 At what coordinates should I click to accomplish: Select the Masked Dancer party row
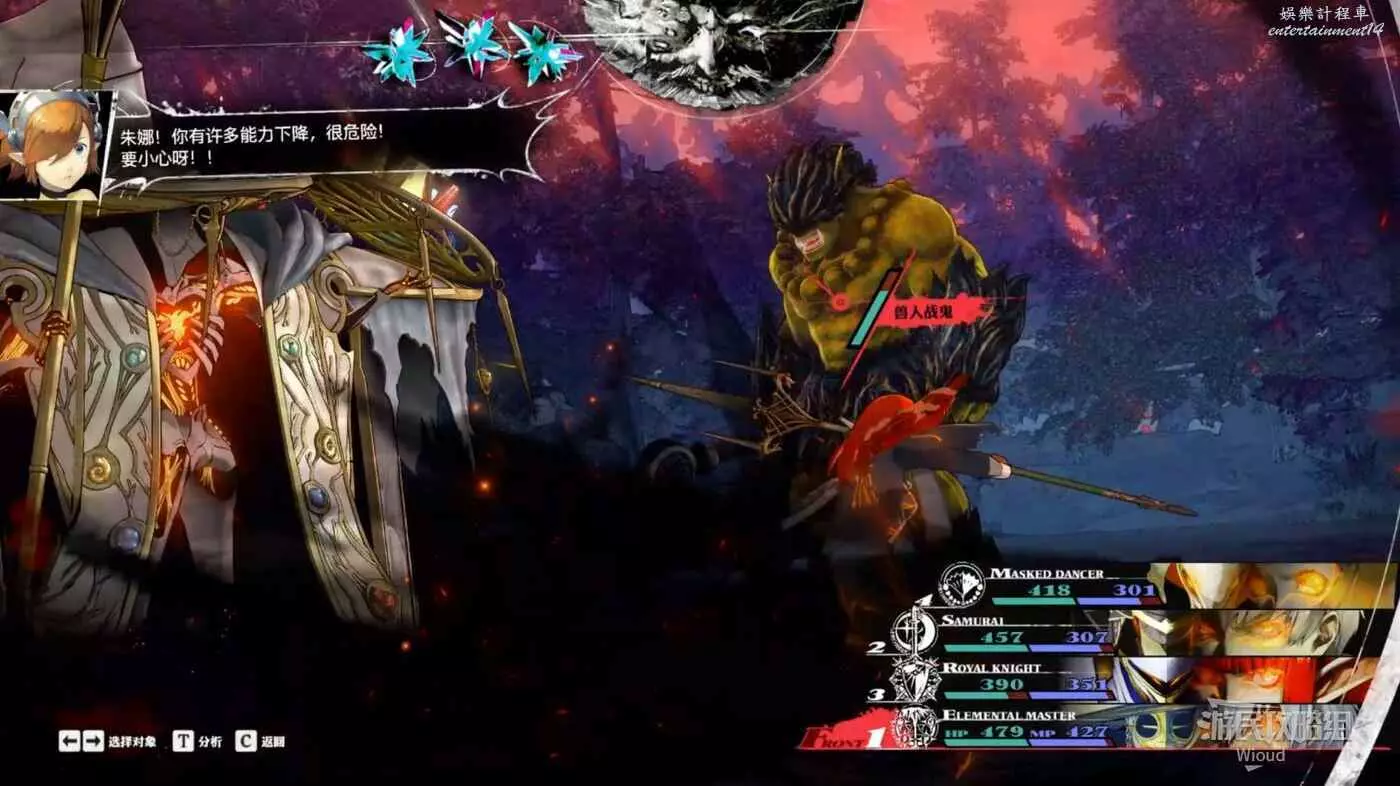(1070, 583)
